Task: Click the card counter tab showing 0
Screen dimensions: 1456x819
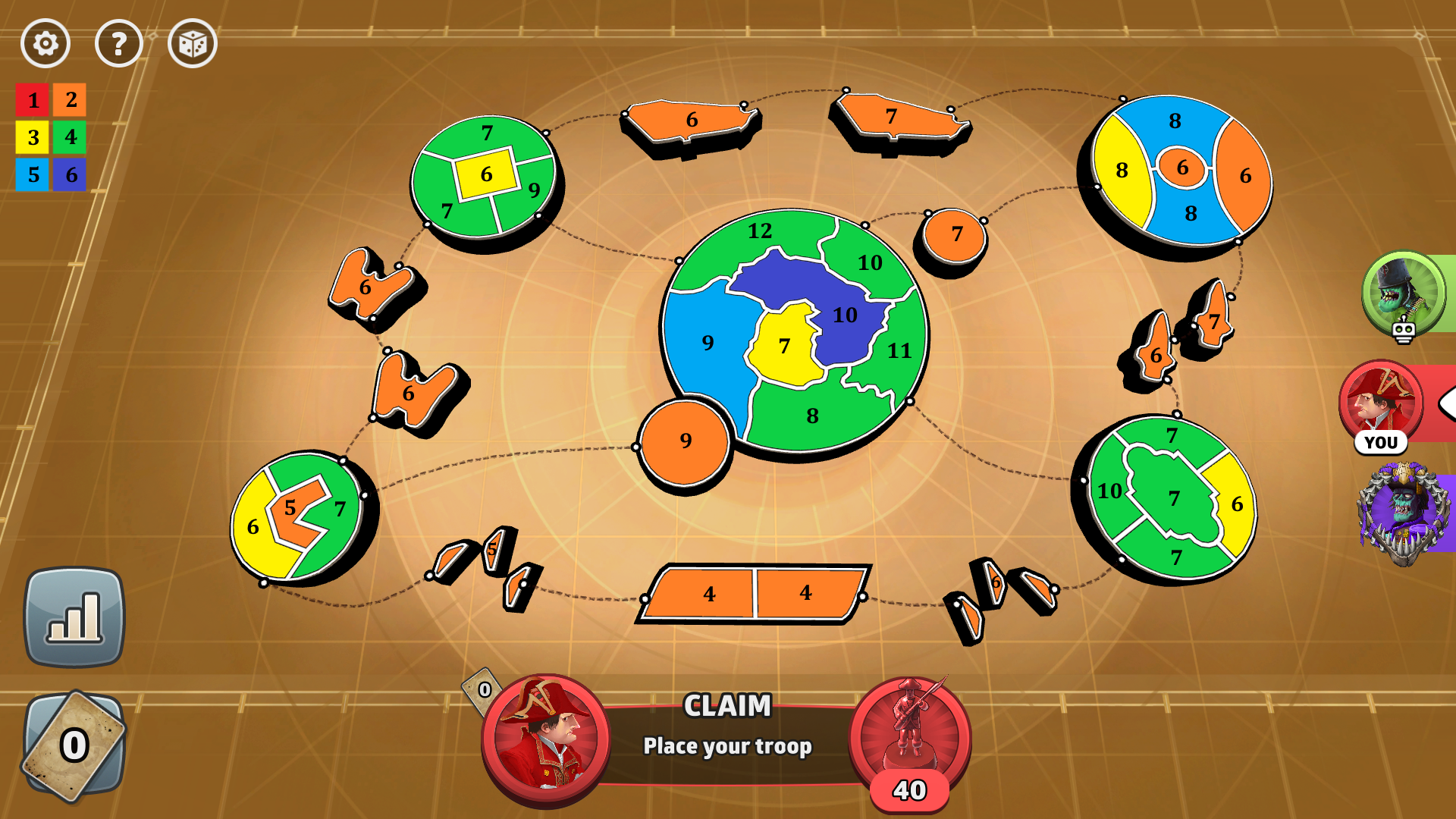Action: click(x=485, y=691)
